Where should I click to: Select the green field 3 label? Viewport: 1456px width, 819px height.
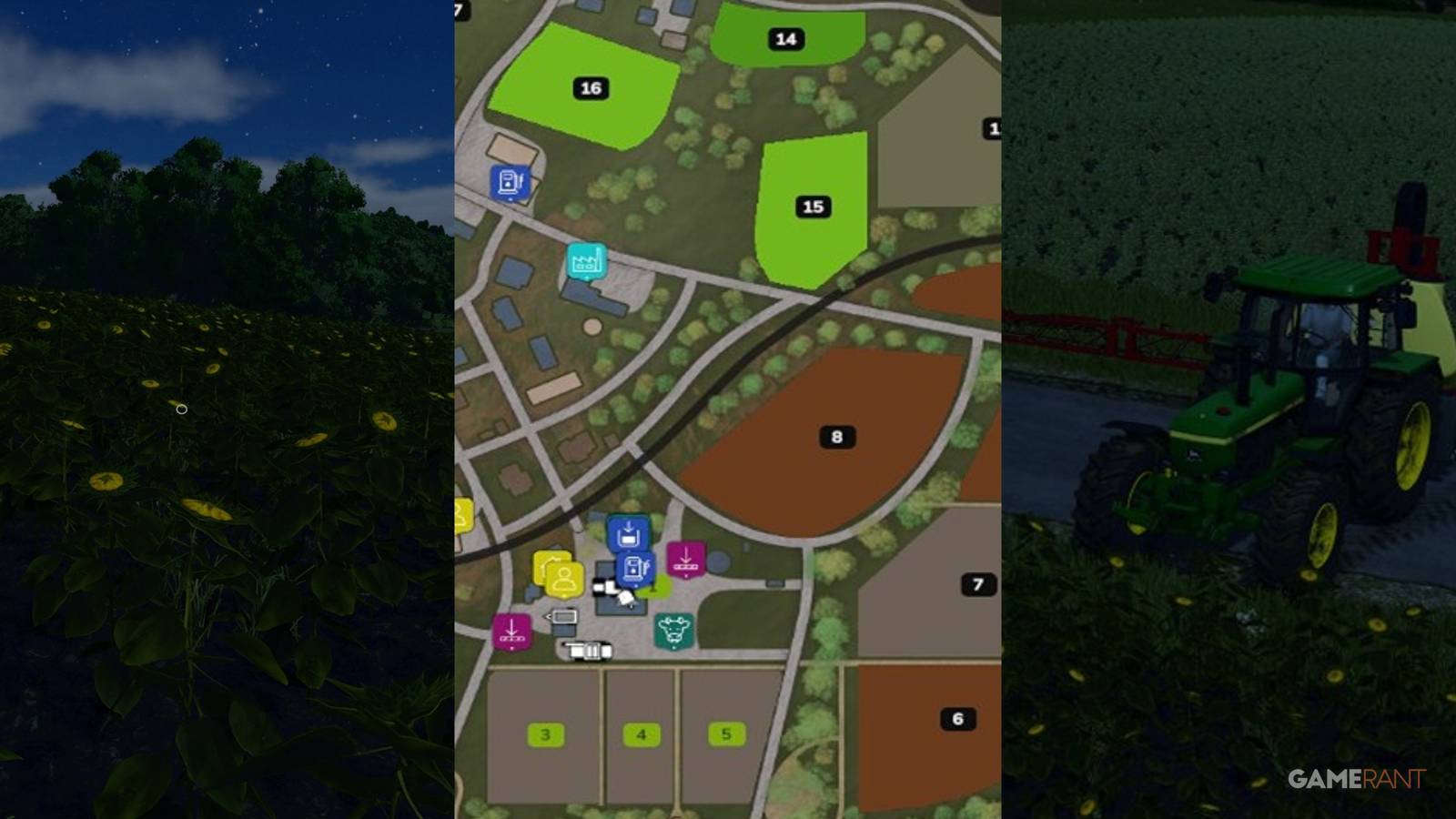tap(544, 733)
